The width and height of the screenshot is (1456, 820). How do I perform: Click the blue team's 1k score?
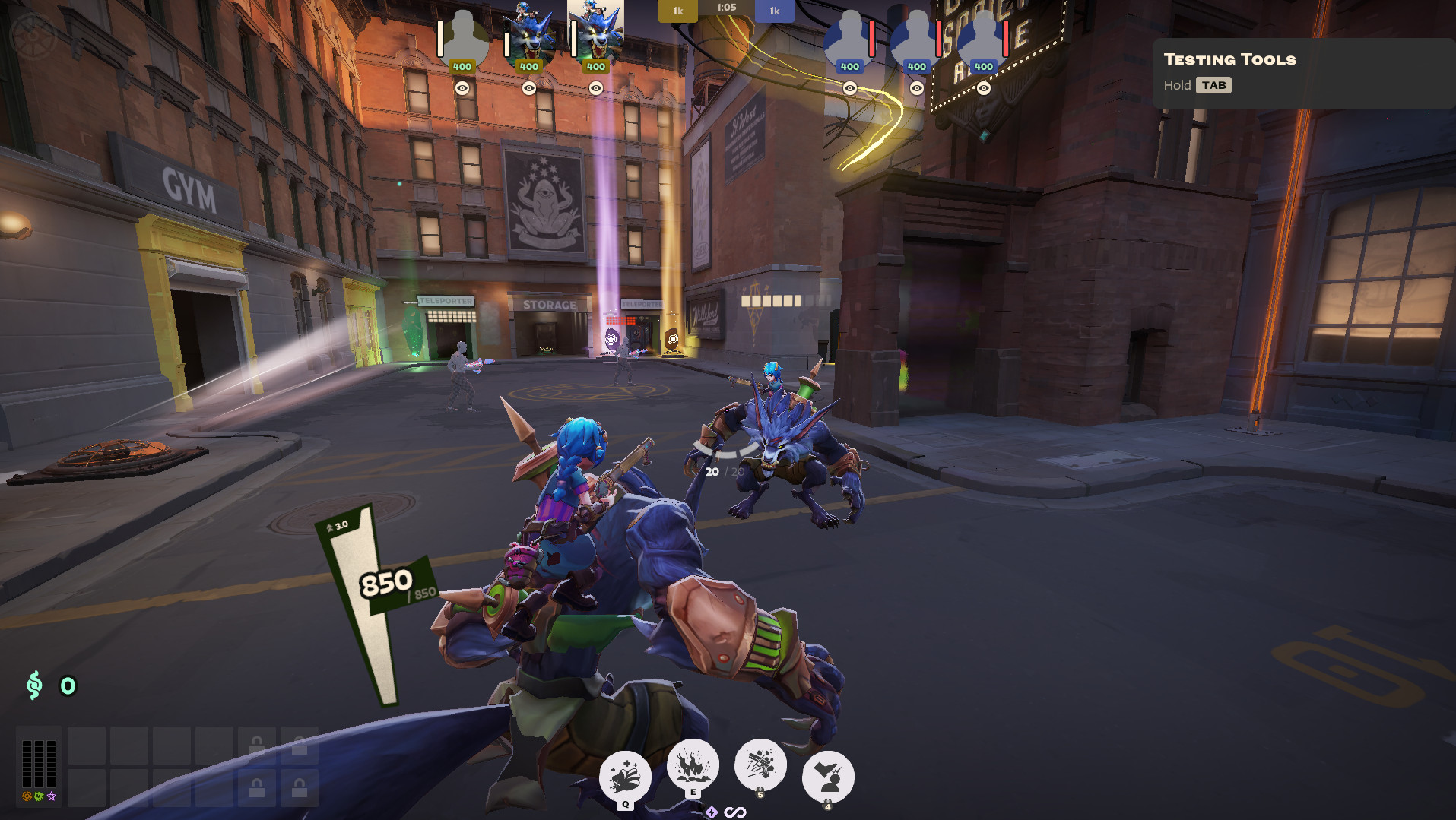click(x=774, y=11)
